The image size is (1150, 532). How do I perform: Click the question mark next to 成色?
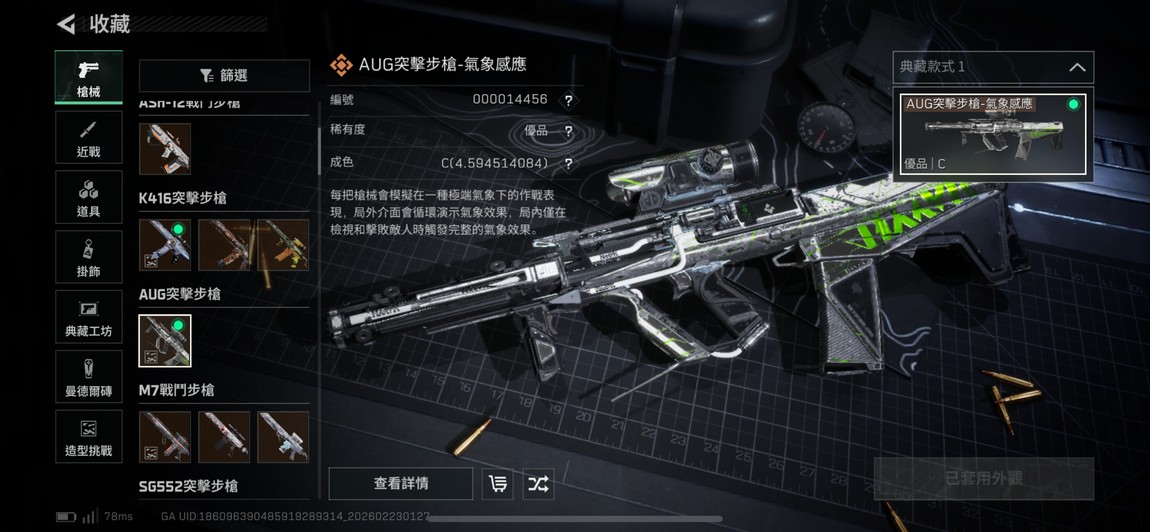568,163
